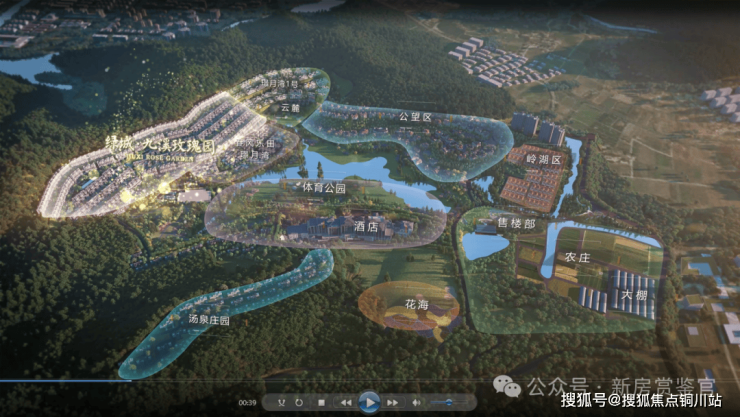Click the fast-forward button in the player
This screenshot has width=740, height=417.
393,403
